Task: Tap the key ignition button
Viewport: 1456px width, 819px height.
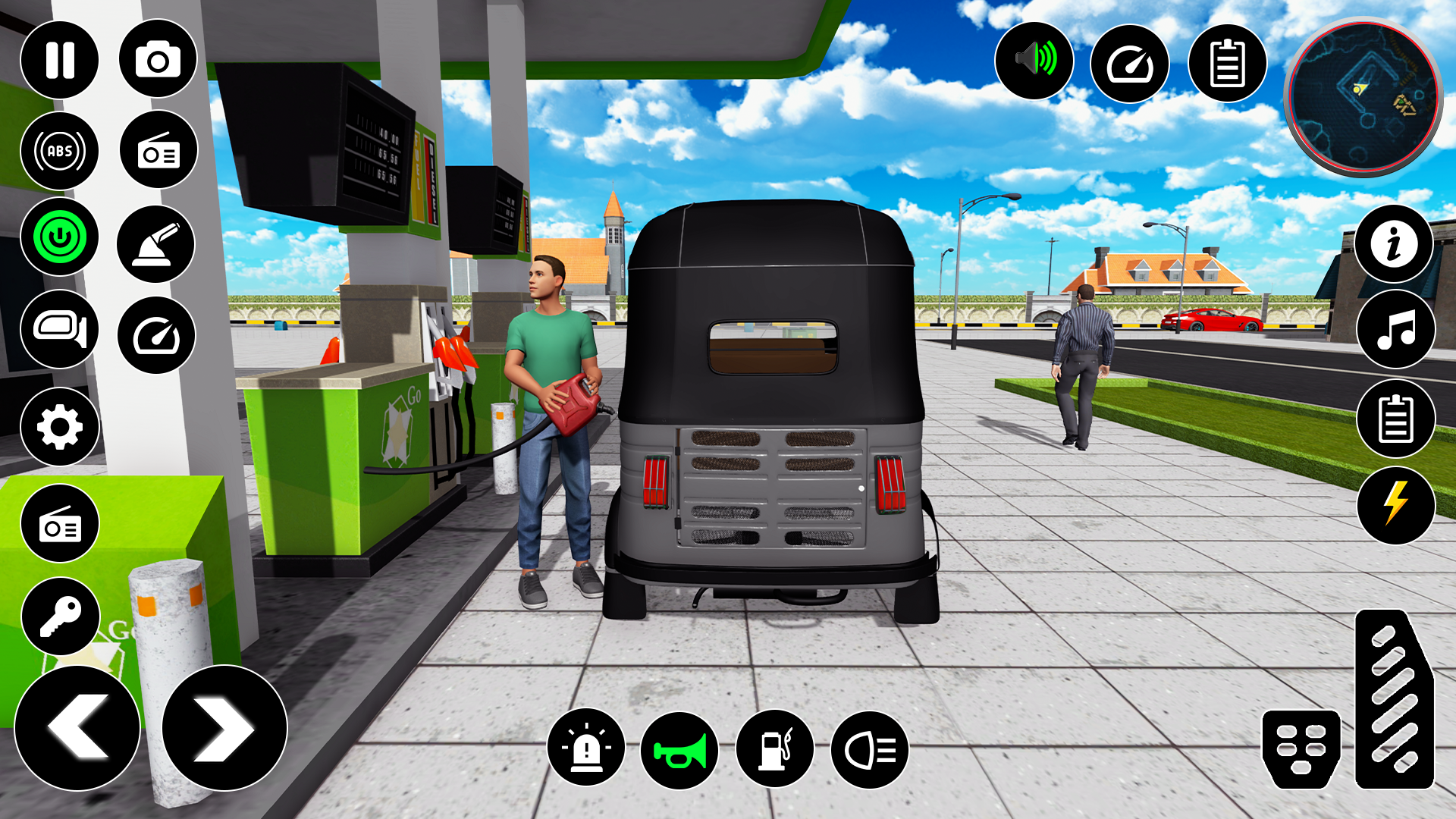Action: tap(61, 617)
